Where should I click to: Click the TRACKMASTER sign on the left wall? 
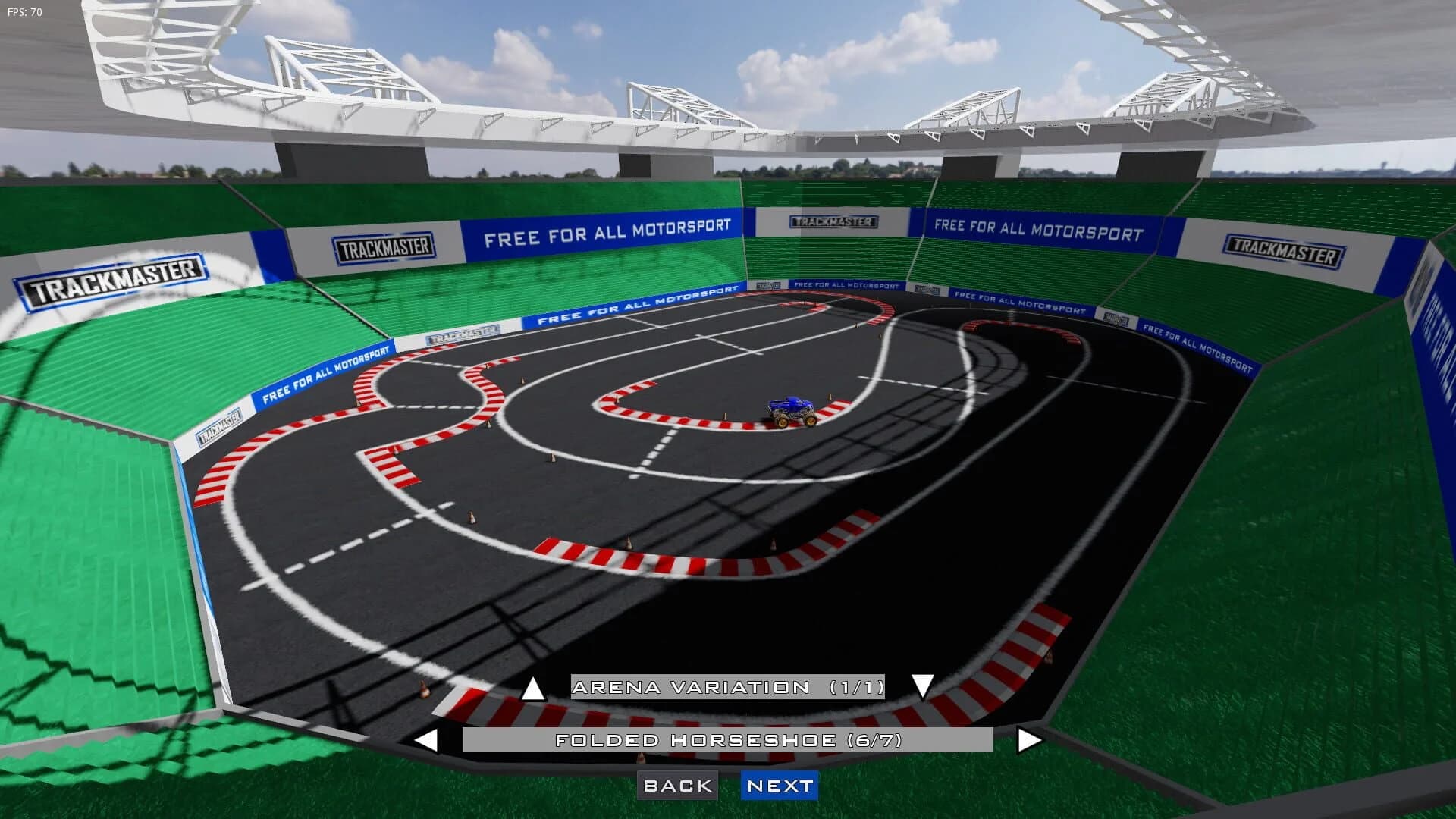112,282
